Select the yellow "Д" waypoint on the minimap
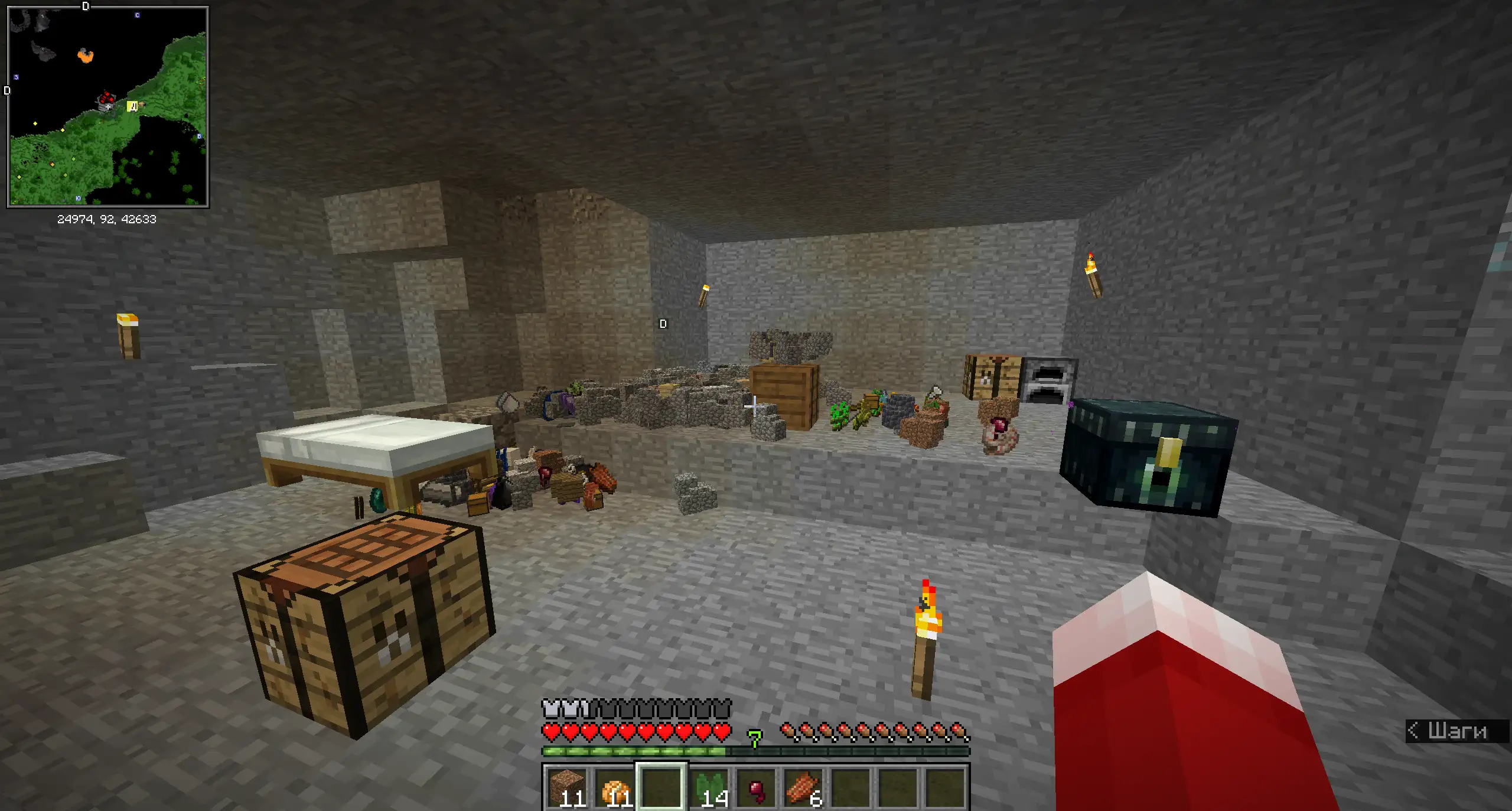Image resolution: width=1512 pixels, height=811 pixels. 133,106
